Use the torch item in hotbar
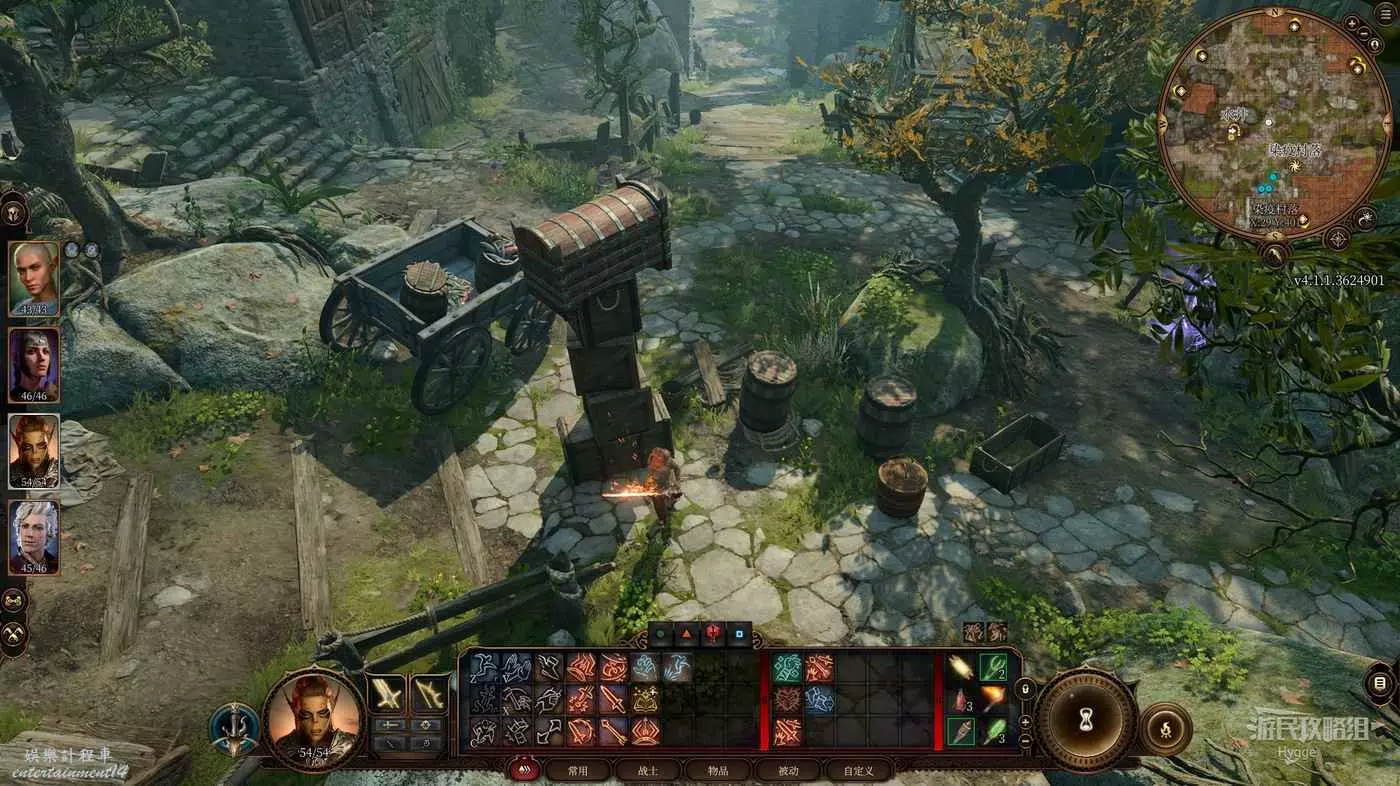This screenshot has width=1400, height=786. (993, 697)
